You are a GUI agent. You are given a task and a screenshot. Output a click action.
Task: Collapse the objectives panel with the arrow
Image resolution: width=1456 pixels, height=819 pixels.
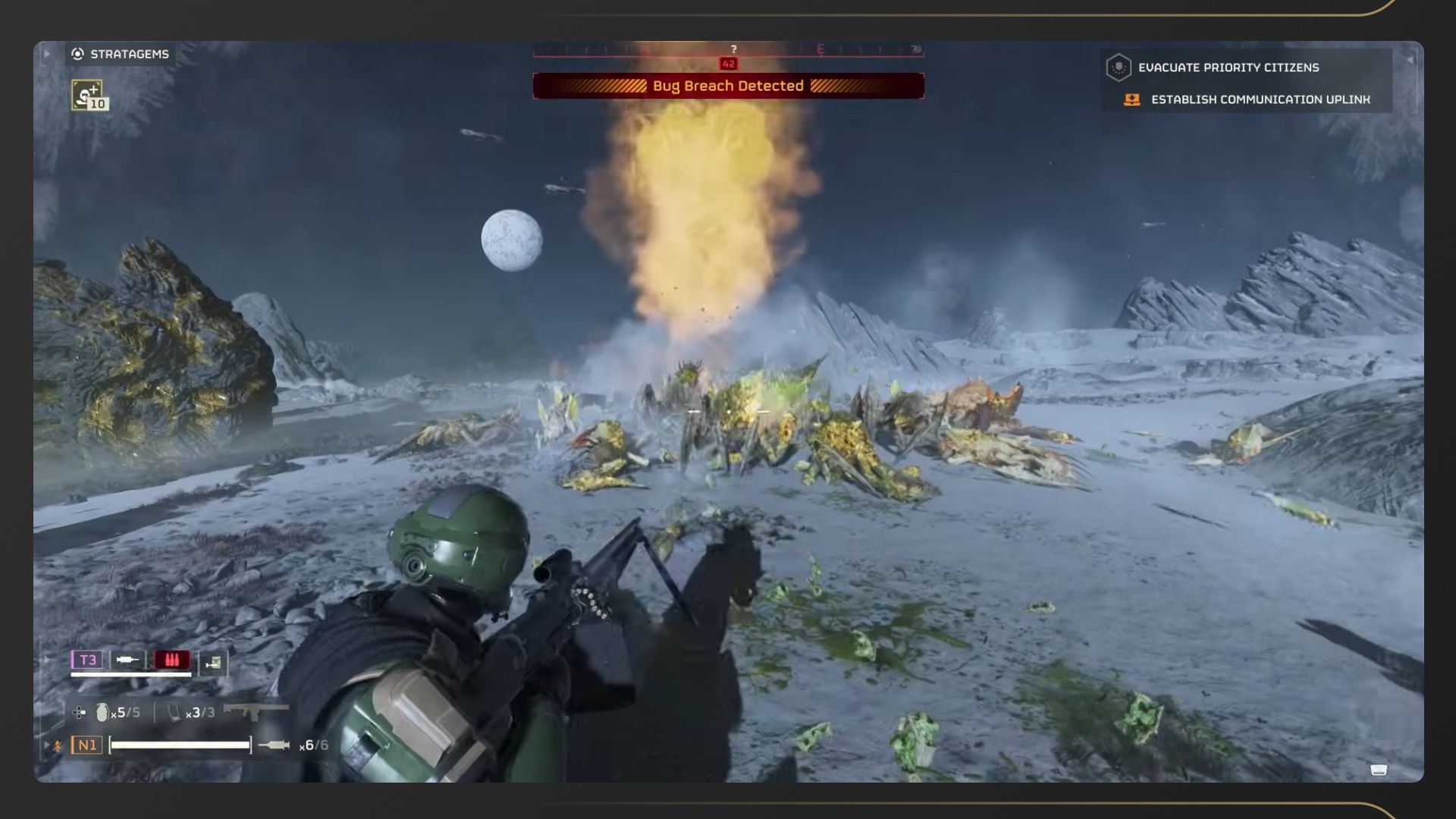[x=1410, y=59]
